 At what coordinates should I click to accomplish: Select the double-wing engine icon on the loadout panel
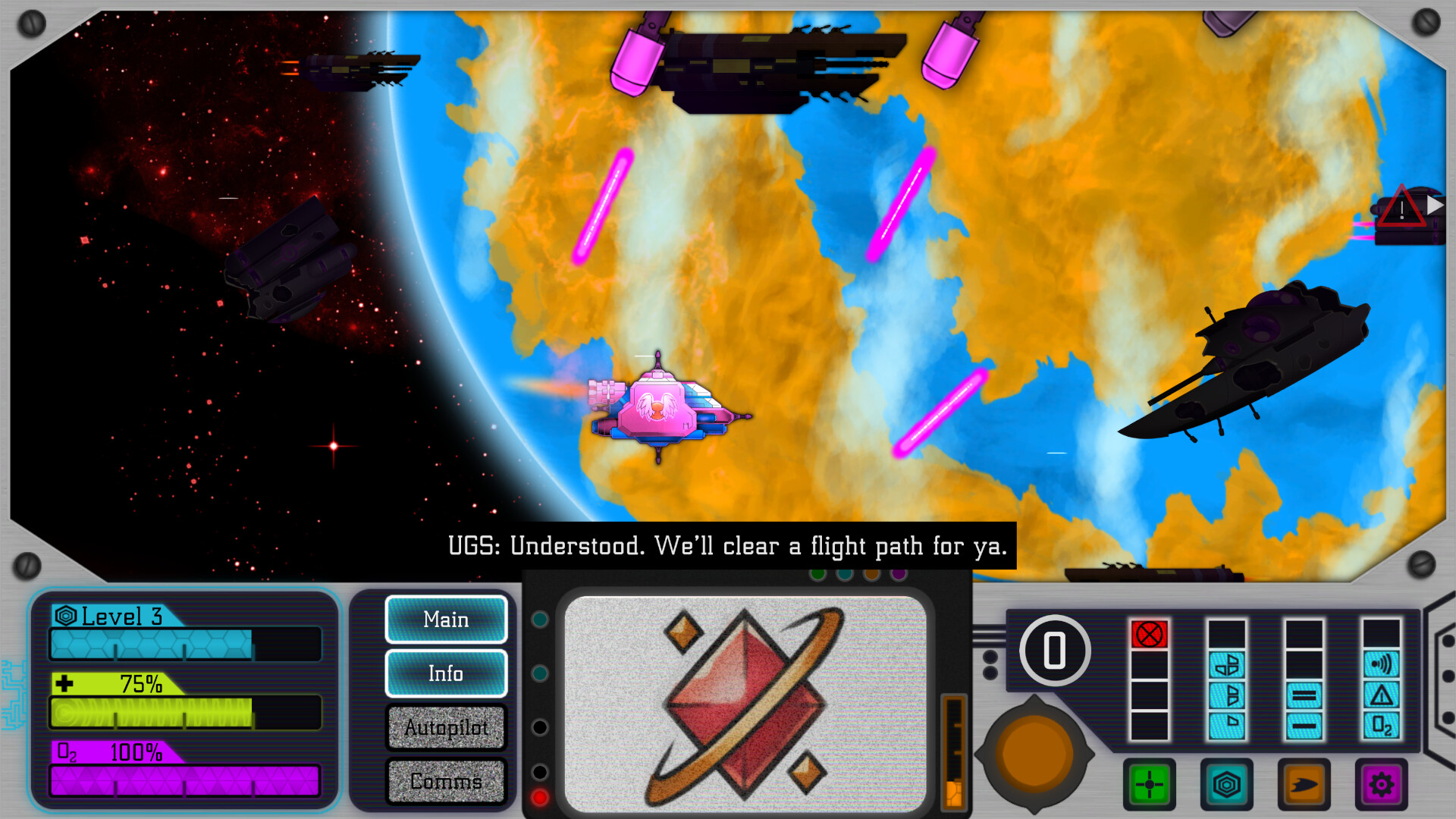coord(1226,666)
